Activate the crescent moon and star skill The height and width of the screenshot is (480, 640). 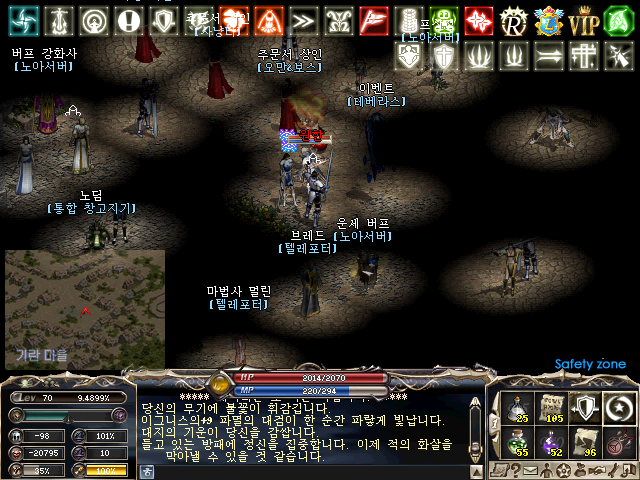tap(616, 407)
